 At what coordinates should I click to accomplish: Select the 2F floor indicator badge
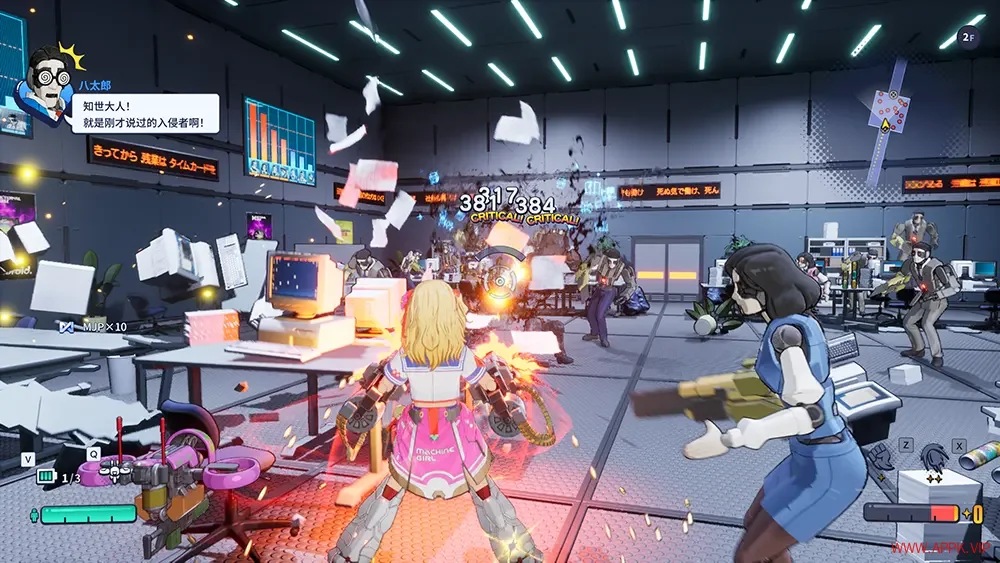(x=967, y=37)
